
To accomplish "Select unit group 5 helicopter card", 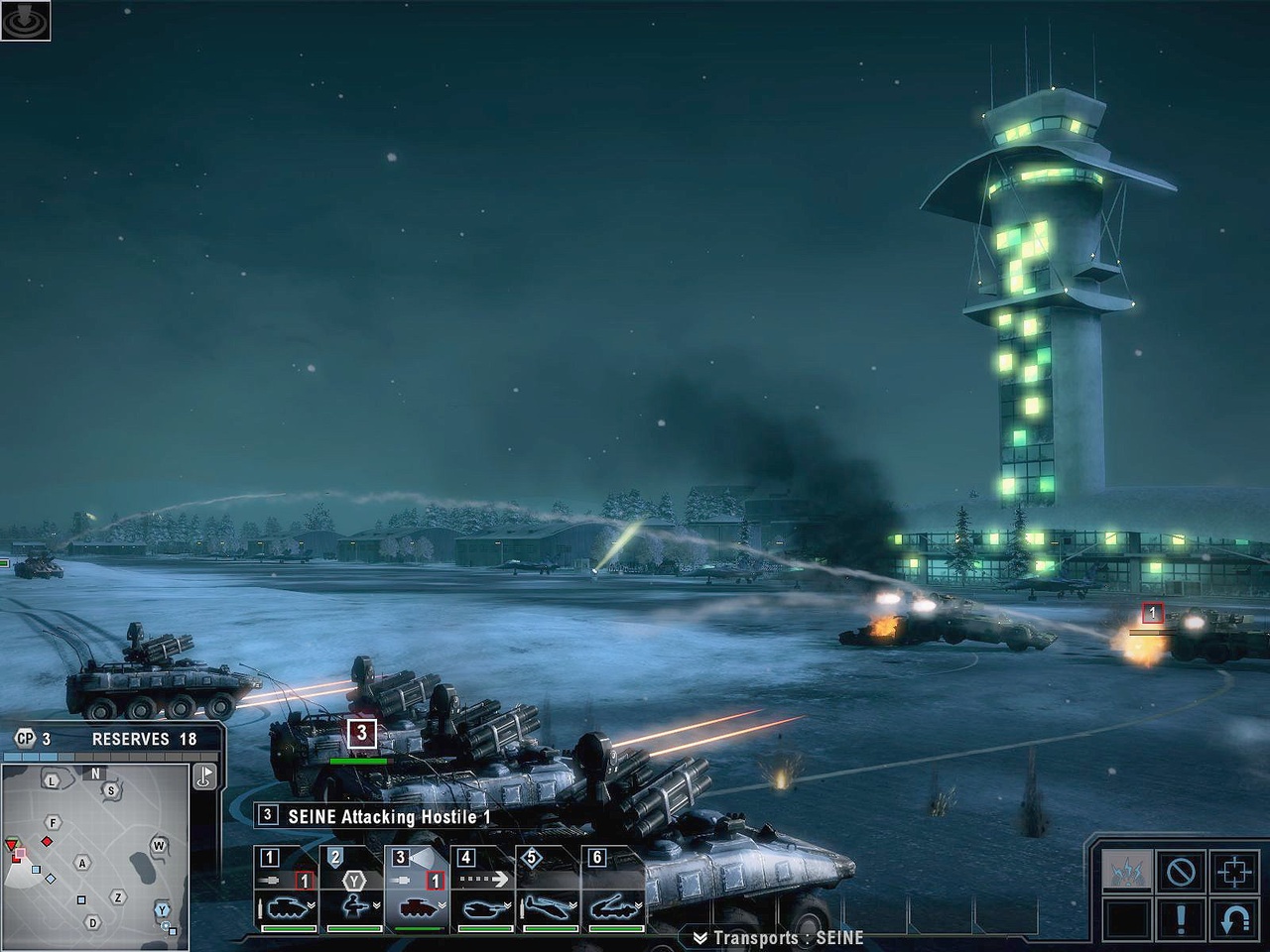I will coord(549,890).
